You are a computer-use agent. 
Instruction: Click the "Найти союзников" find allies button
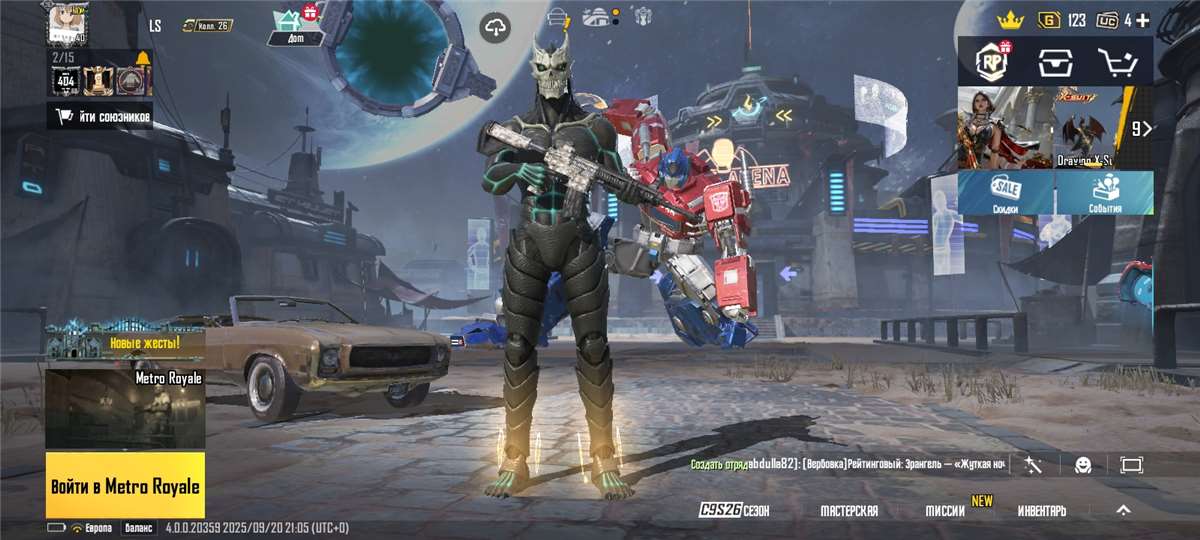100,117
